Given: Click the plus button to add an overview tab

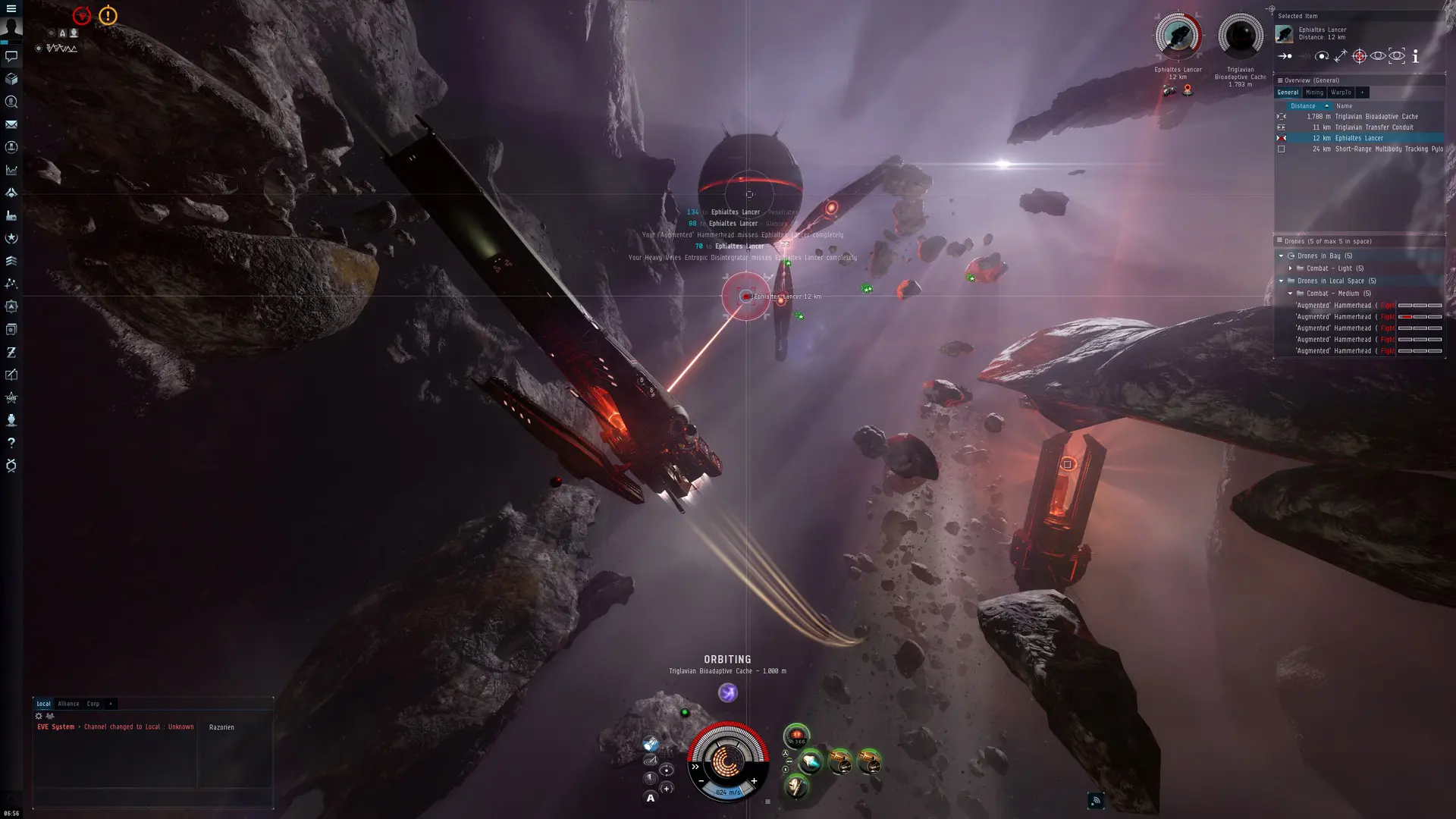Looking at the screenshot, I should [1362, 93].
